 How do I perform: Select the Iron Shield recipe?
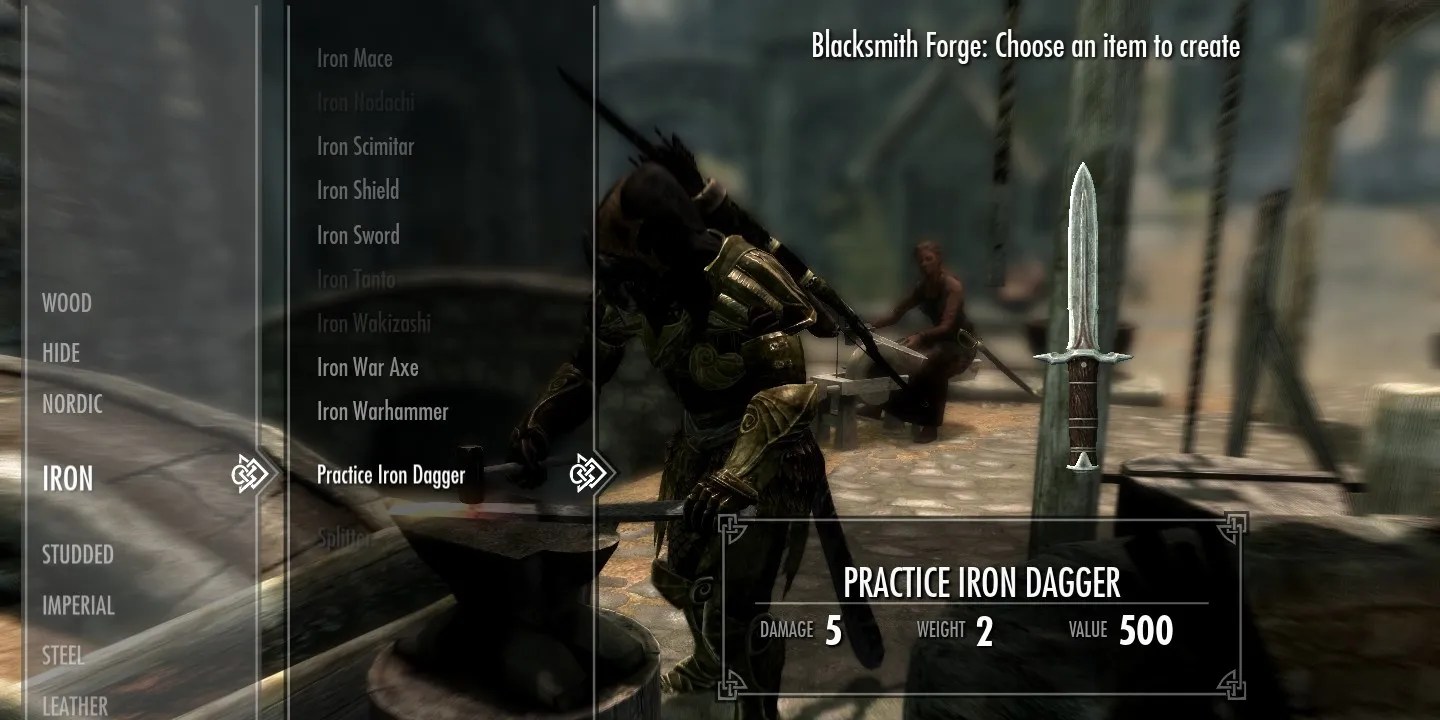click(358, 190)
